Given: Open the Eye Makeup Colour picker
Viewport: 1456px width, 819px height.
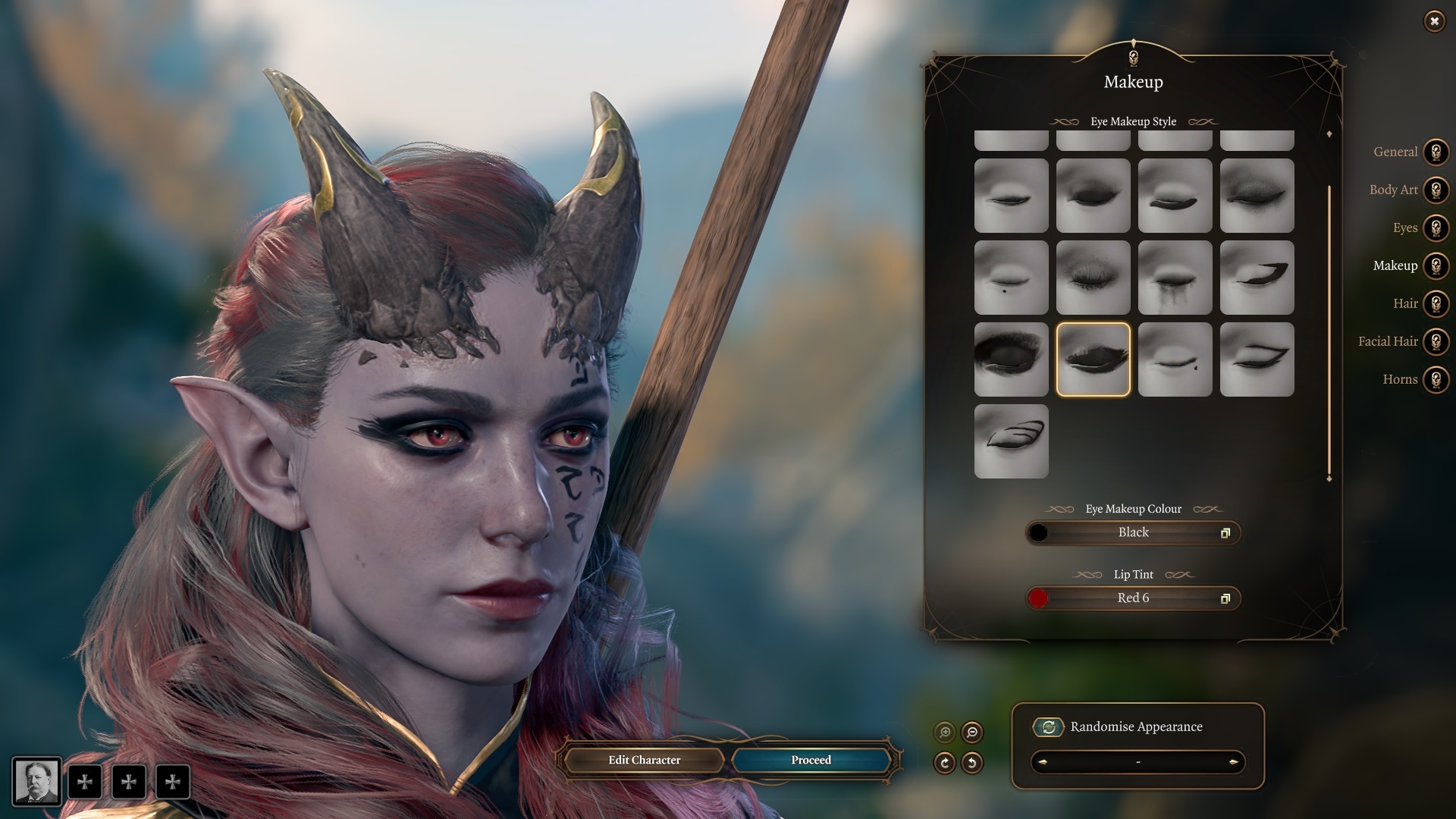Looking at the screenshot, I should (1133, 533).
